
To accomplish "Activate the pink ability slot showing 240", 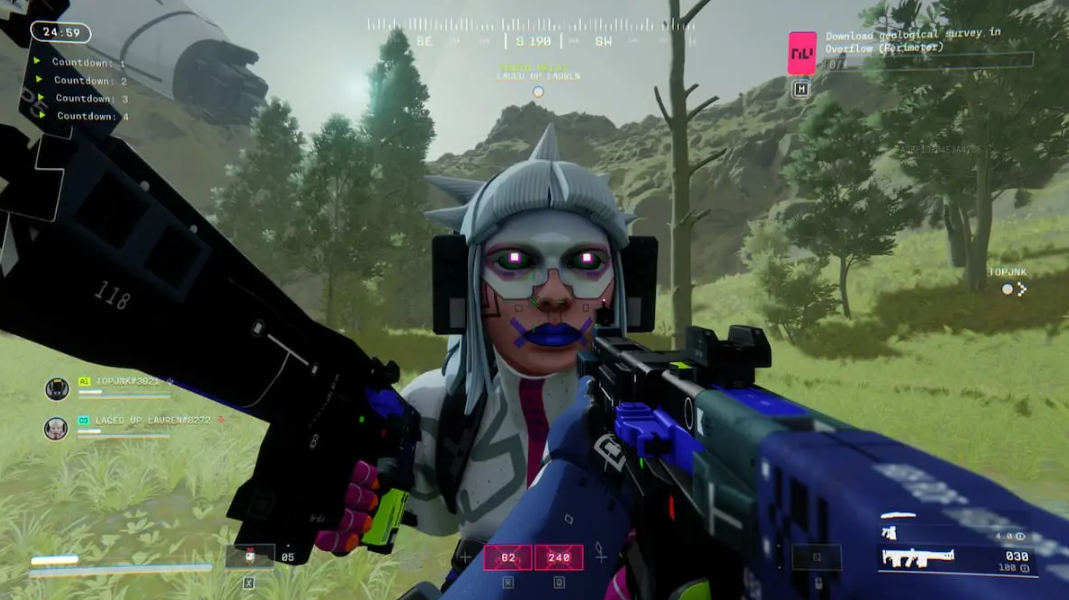I will 558,557.
